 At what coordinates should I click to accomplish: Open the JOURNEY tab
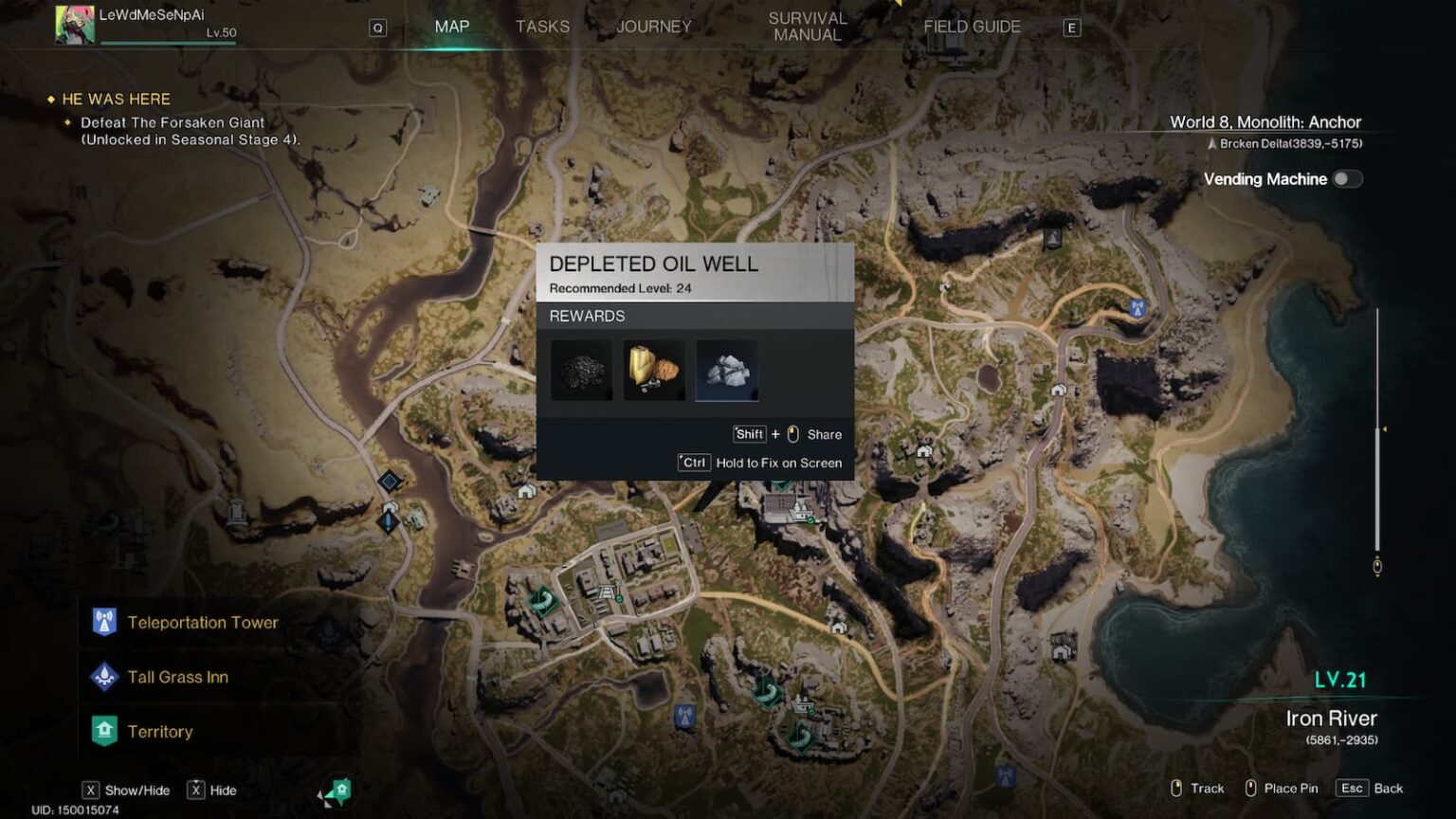(653, 27)
